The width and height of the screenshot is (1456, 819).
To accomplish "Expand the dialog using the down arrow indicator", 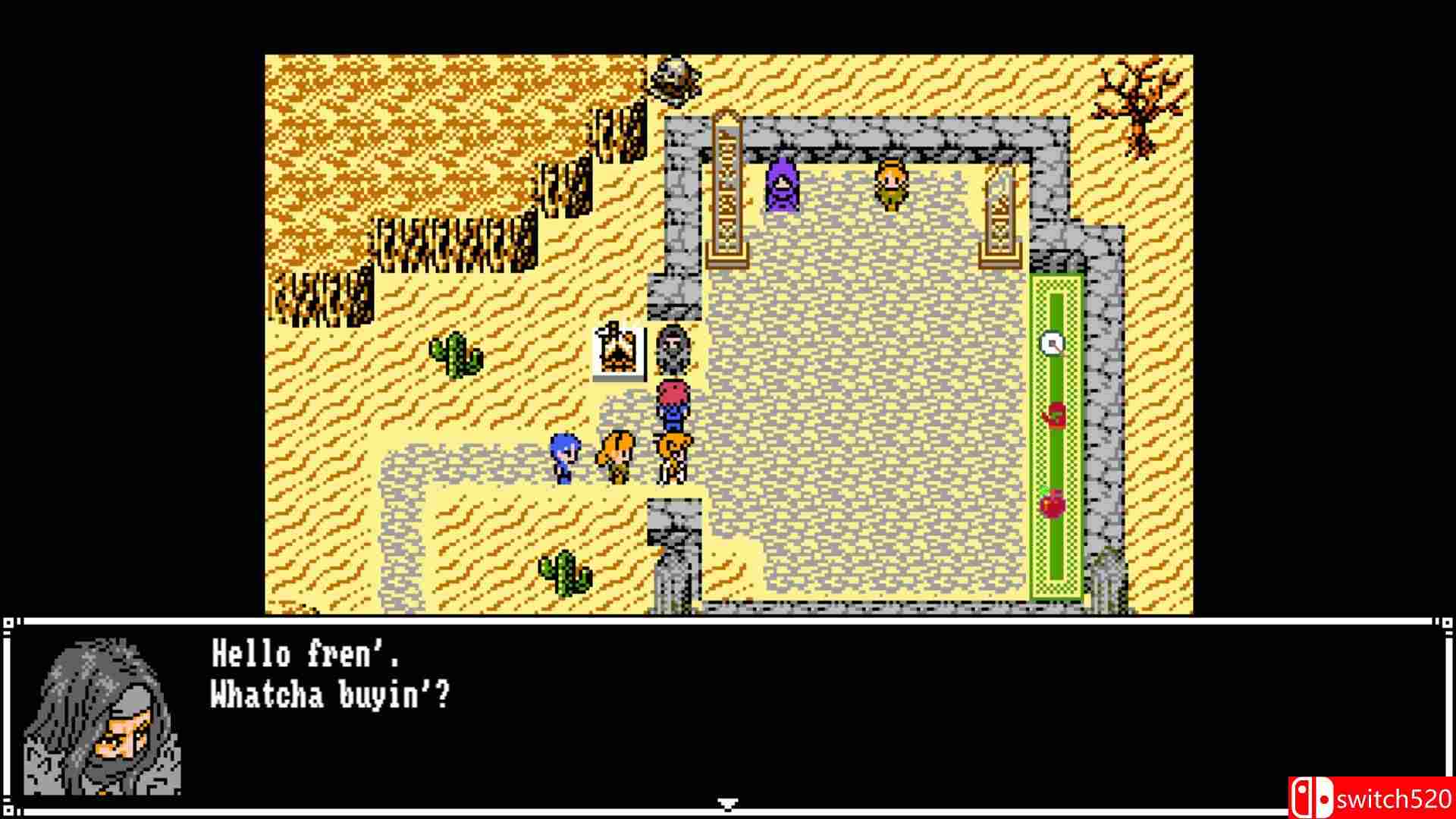I will (726, 802).
